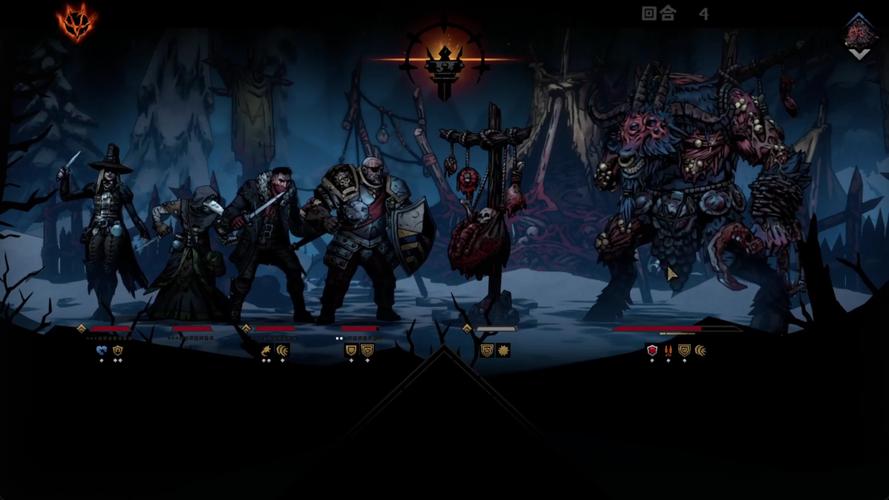
Task: Select the glowing boss emblem at top center
Action: [x=445, y=60]
